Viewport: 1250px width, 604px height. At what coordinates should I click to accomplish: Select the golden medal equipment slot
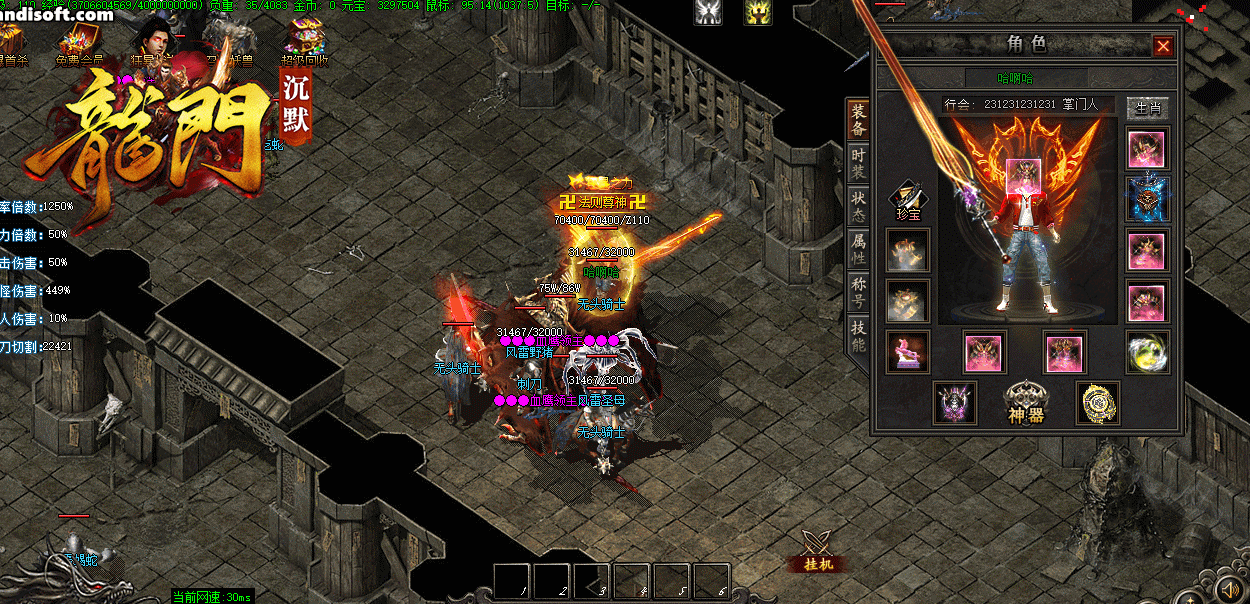tap(1097, 402)
